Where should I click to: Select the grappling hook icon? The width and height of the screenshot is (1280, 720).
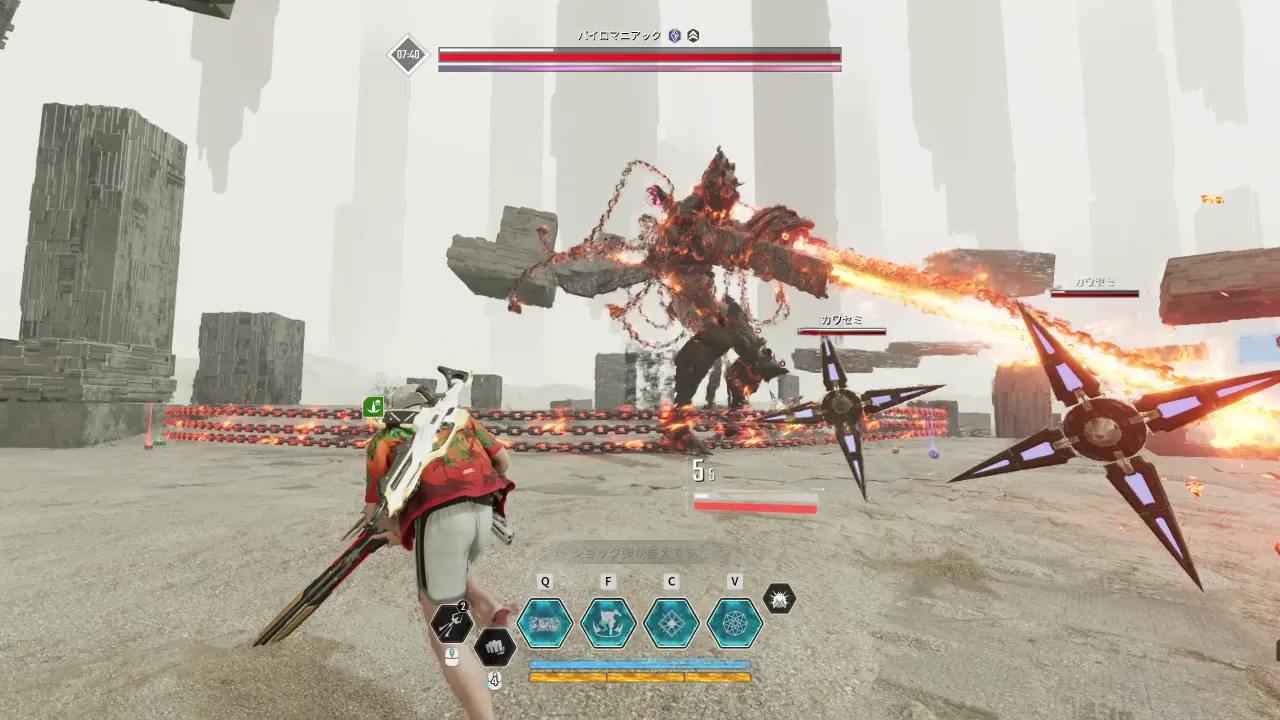pos(451,625)
